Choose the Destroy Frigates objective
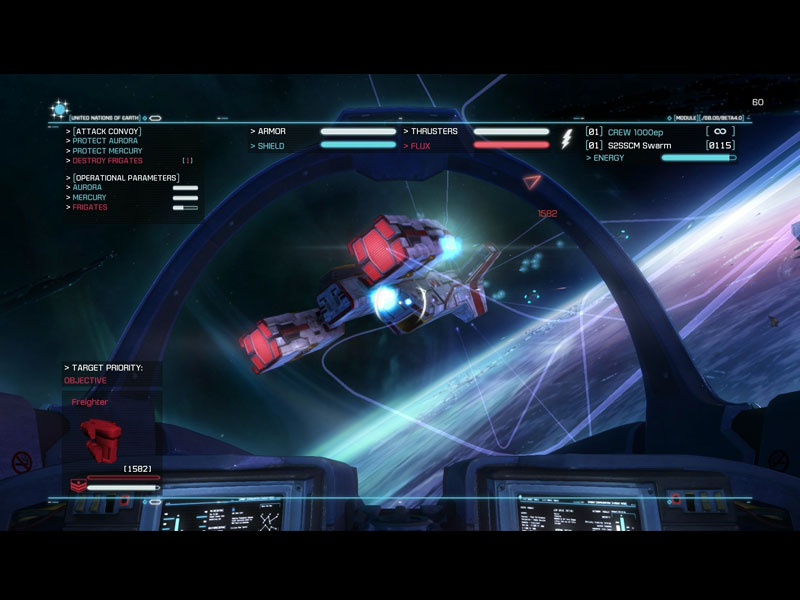The image size is (800, 600). pos(108,161)
